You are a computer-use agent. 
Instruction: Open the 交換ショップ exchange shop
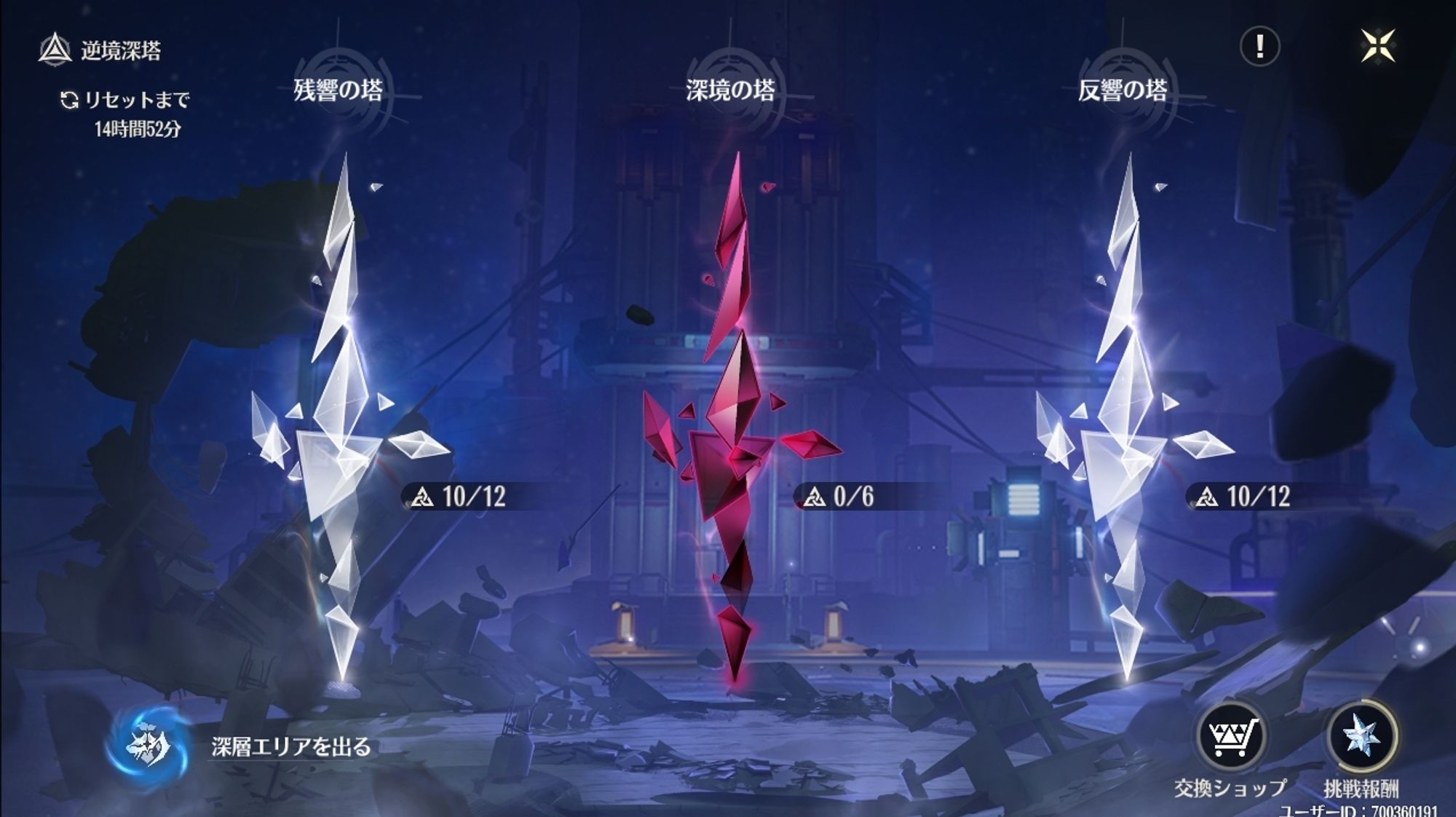click(x=1230, y=737)
